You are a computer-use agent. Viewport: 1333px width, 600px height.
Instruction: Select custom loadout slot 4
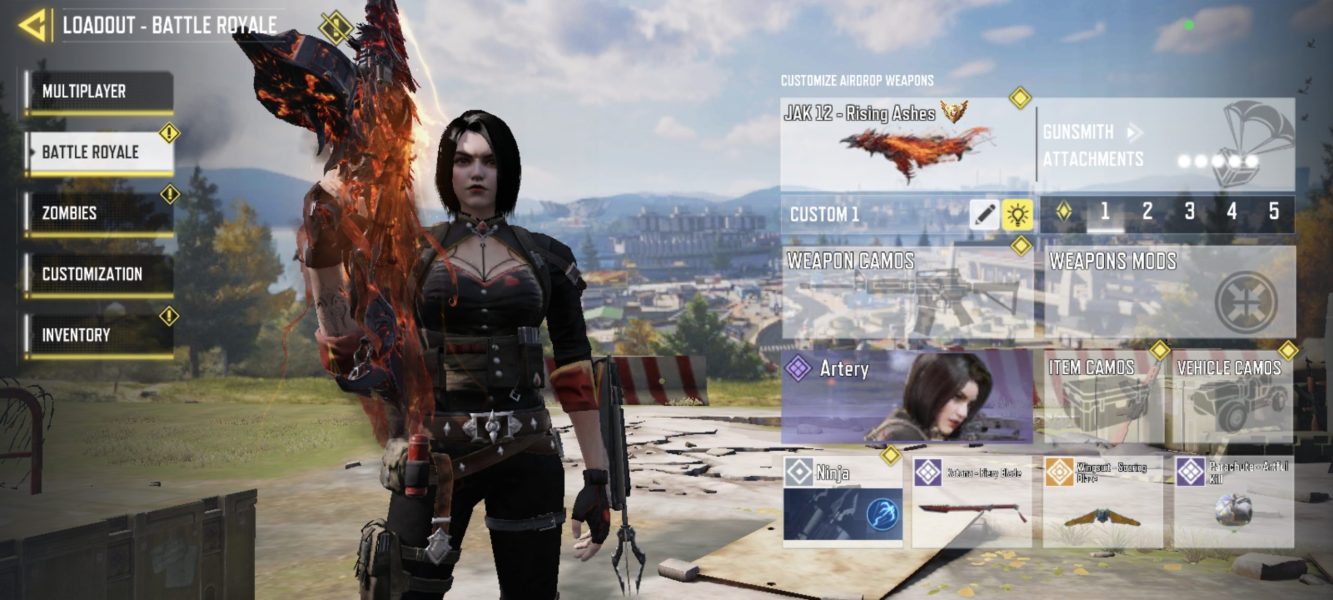click(x=1231, y=212)
